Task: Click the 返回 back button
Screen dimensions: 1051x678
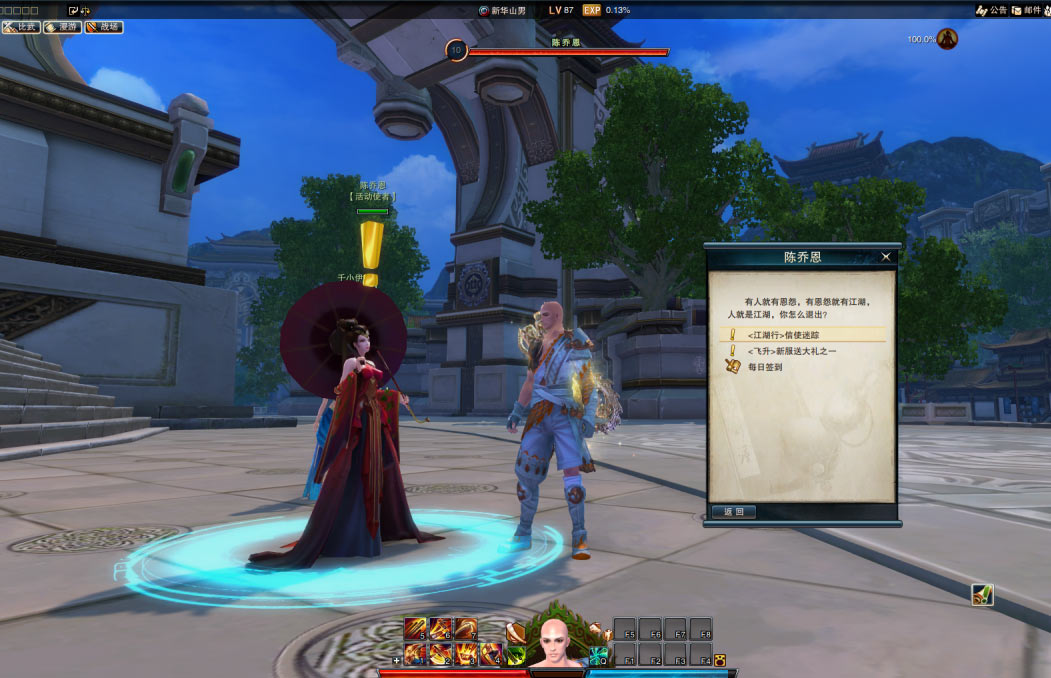Action: click(734, 512)
